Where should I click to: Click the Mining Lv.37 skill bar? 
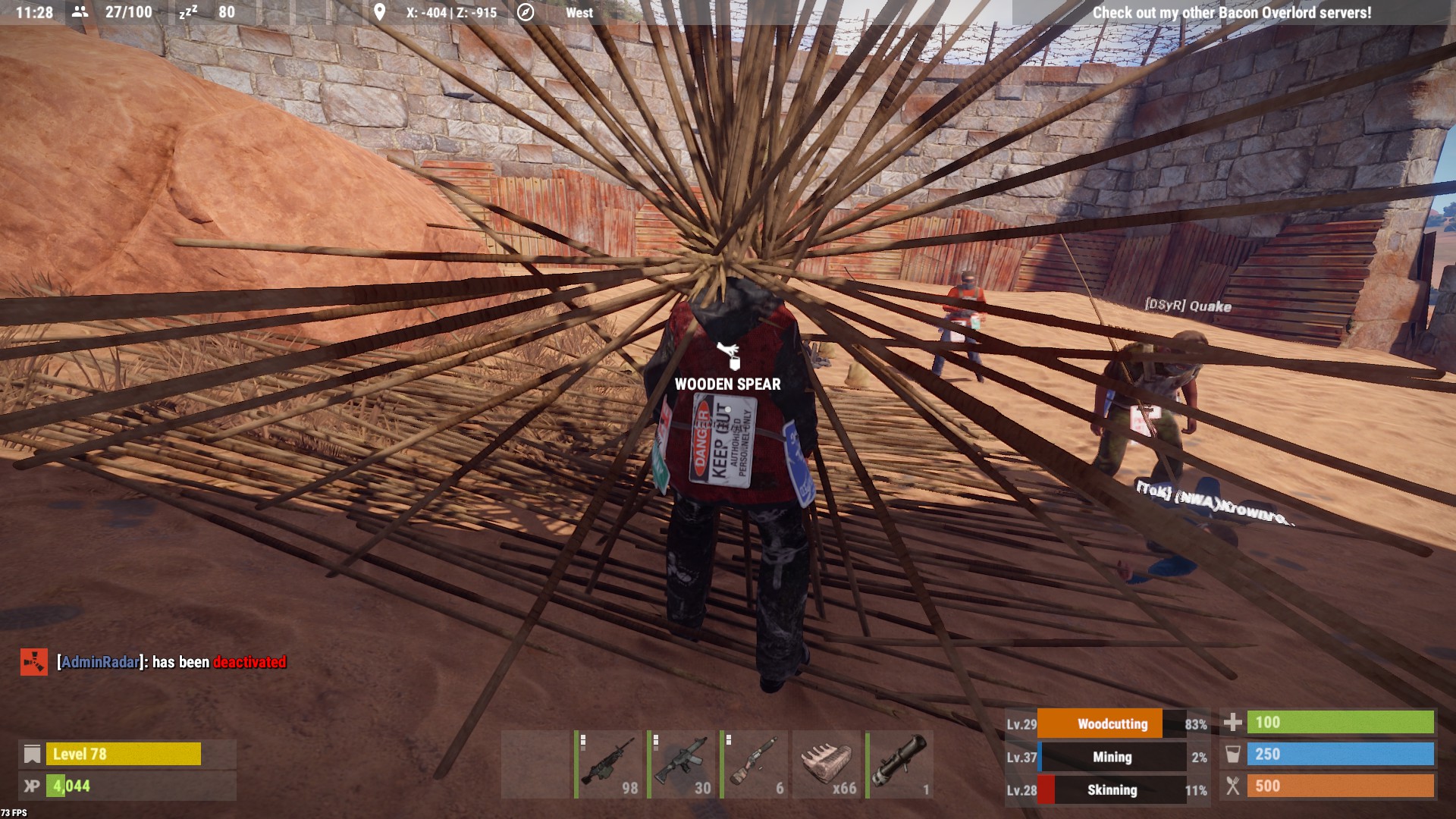coord(1112,757)
